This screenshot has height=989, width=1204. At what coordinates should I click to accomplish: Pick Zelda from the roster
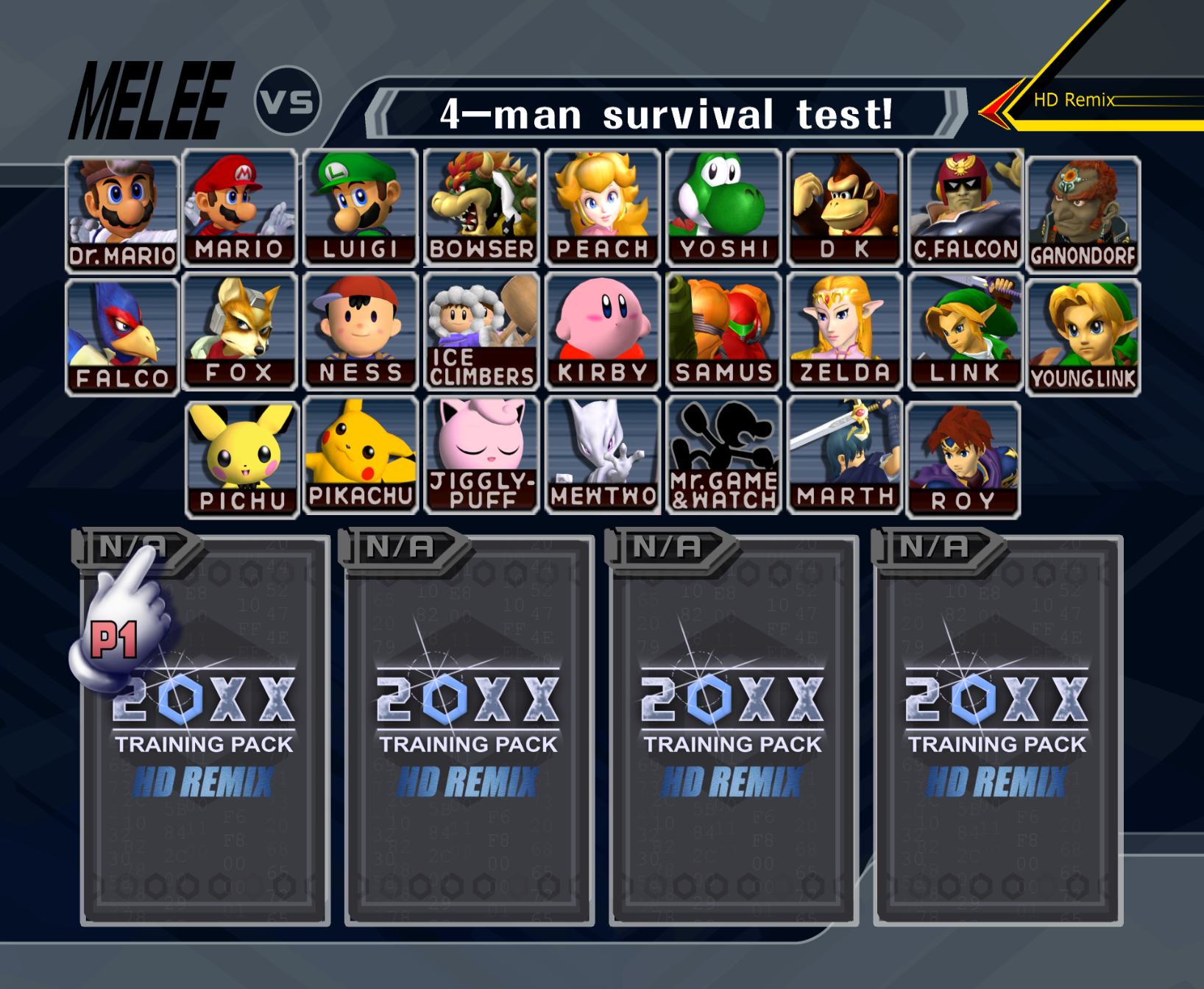pyautogui.click(x=843, y=331)
